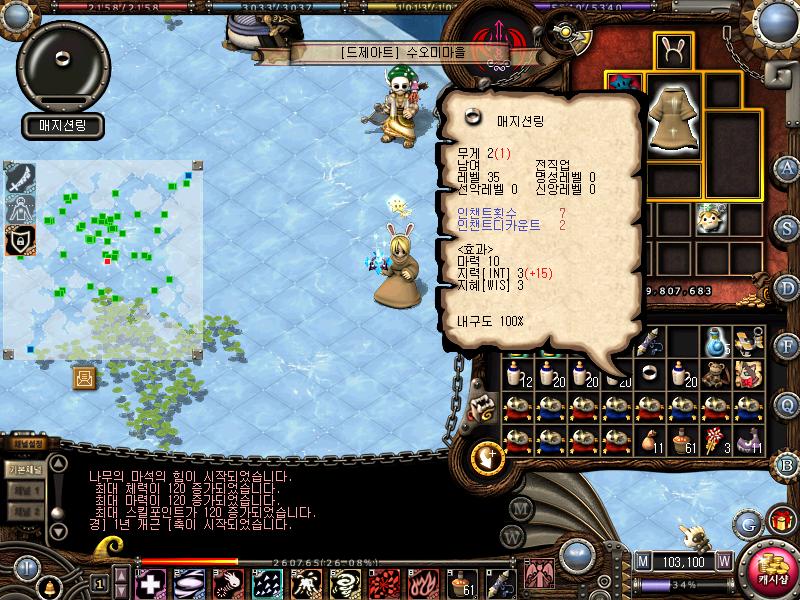Viewport: 800px width, 600px height.
Task: Click the round Q side button
Action: (787, 404)
